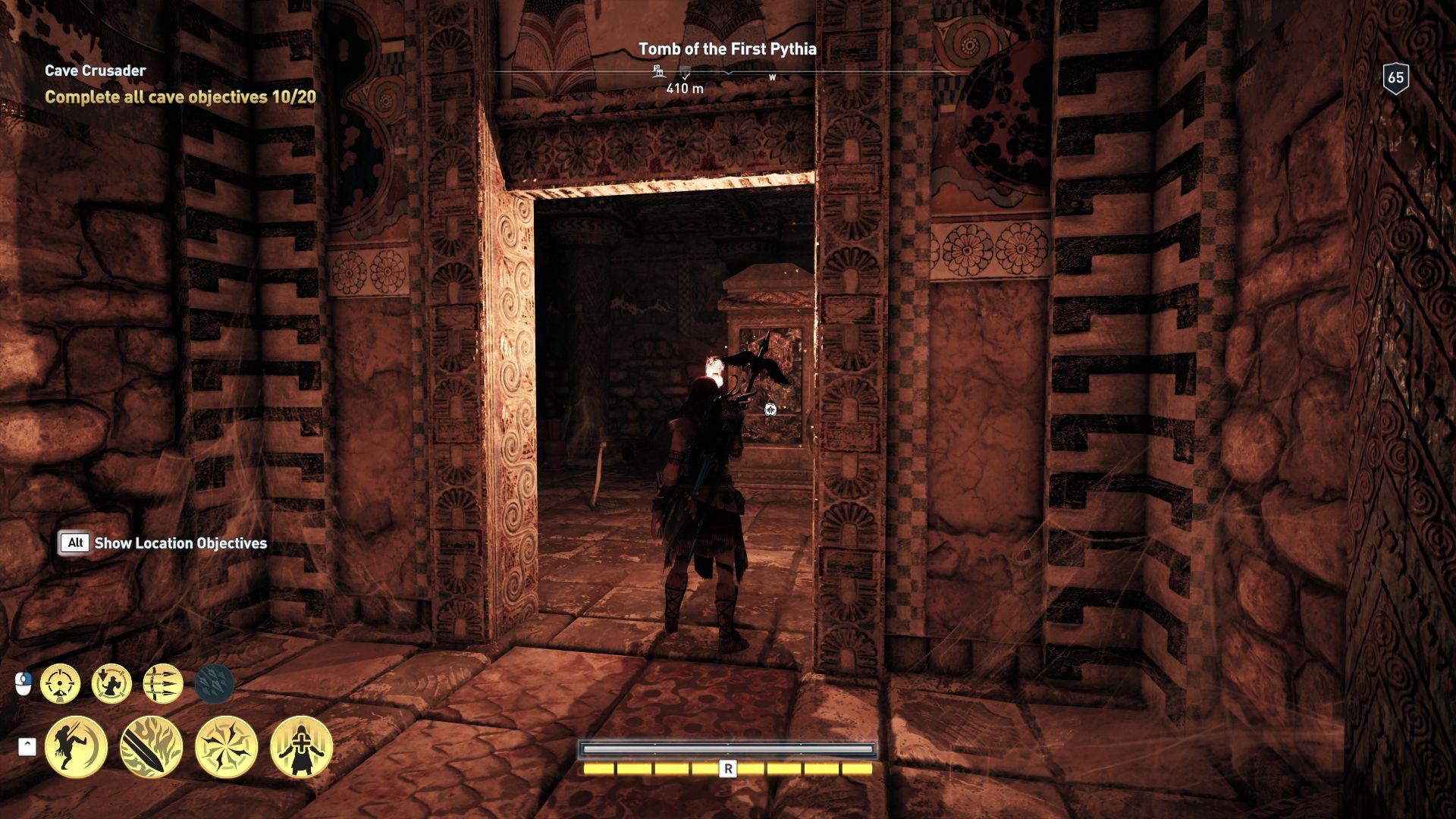Use the flaming sword ability

click(151, 747)
